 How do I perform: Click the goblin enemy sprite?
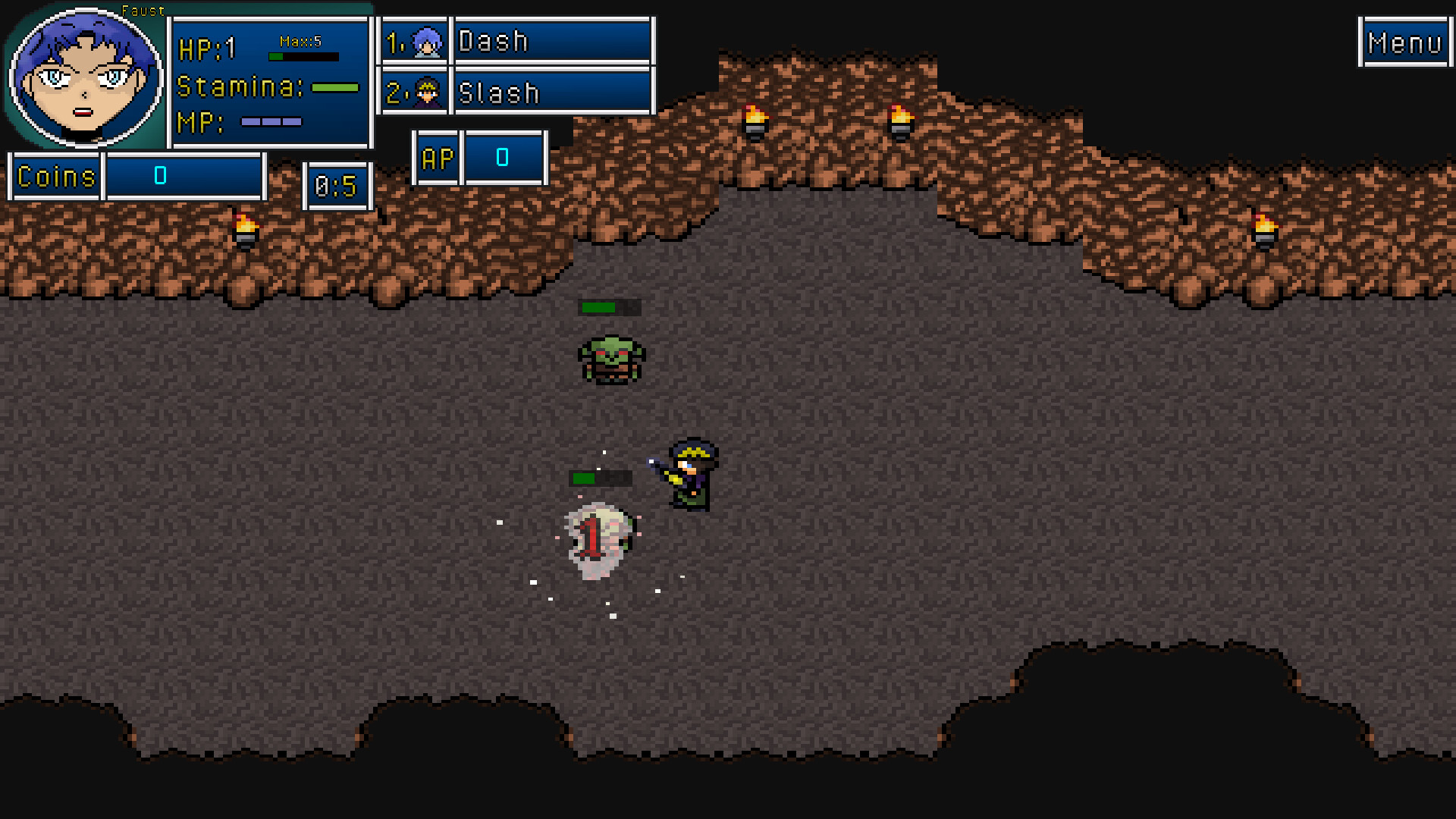[610, 360]
